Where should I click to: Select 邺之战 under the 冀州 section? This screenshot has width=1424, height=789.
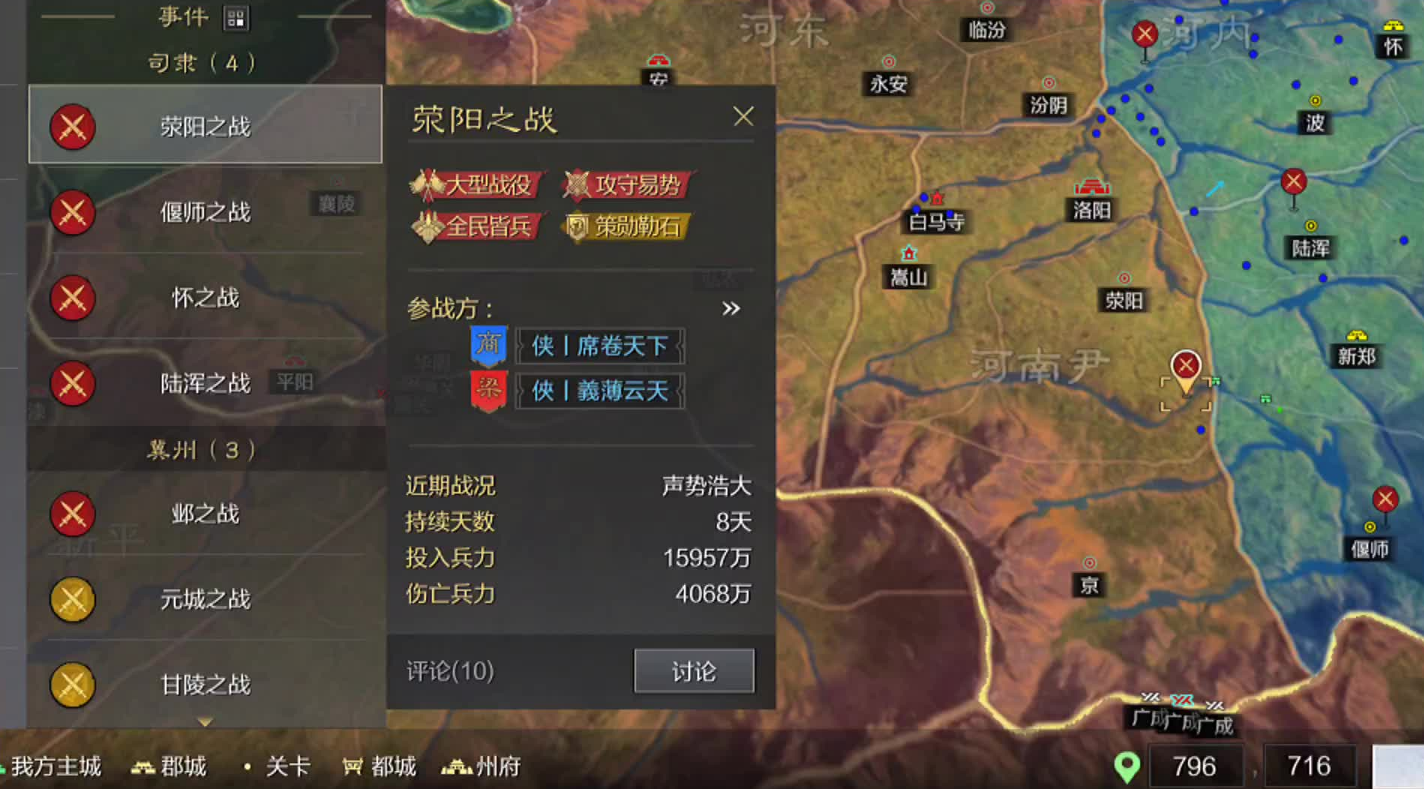tap(205, 513)
